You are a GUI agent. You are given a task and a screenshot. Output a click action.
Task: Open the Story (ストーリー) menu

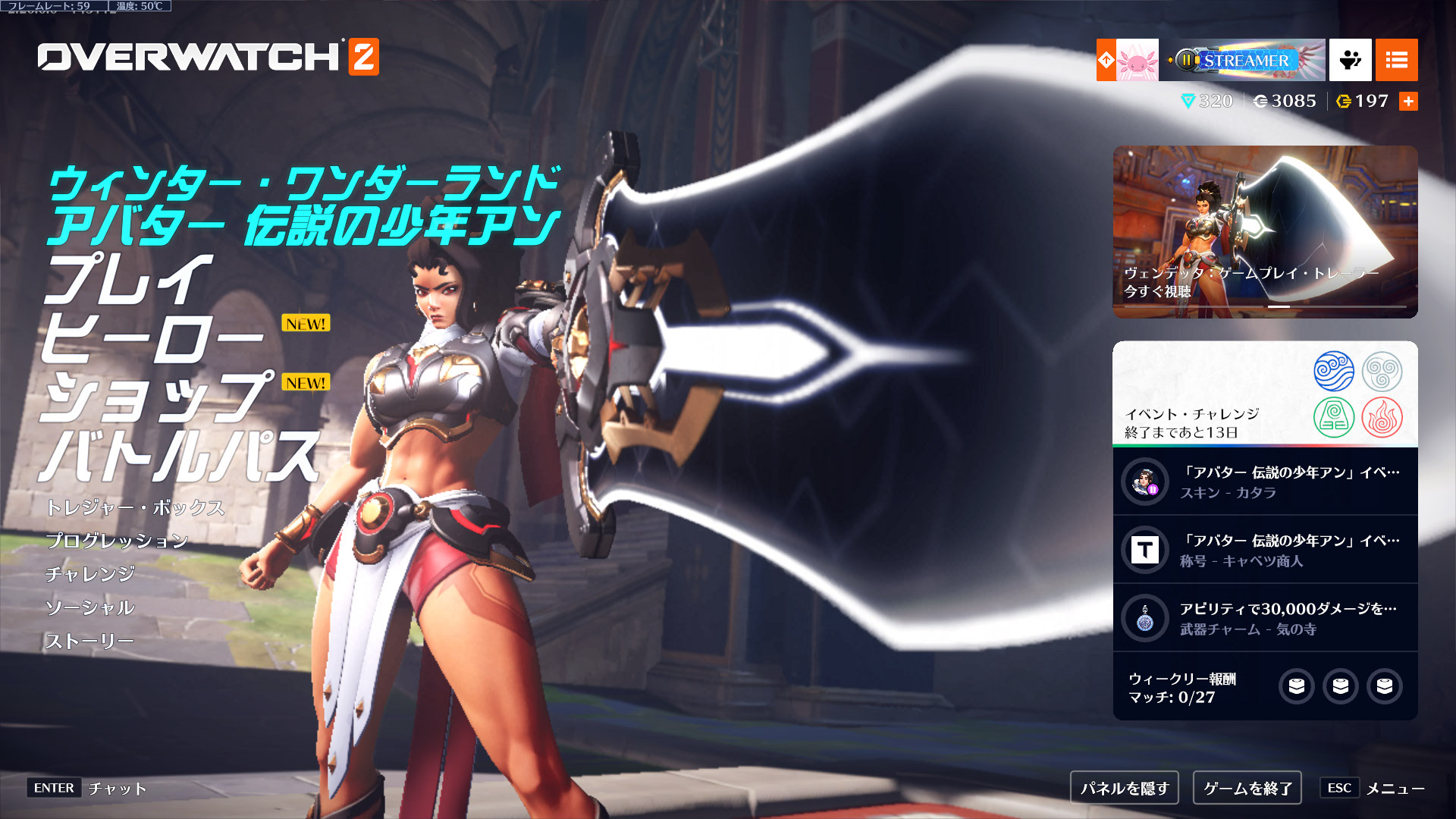(x=89, y=642)
